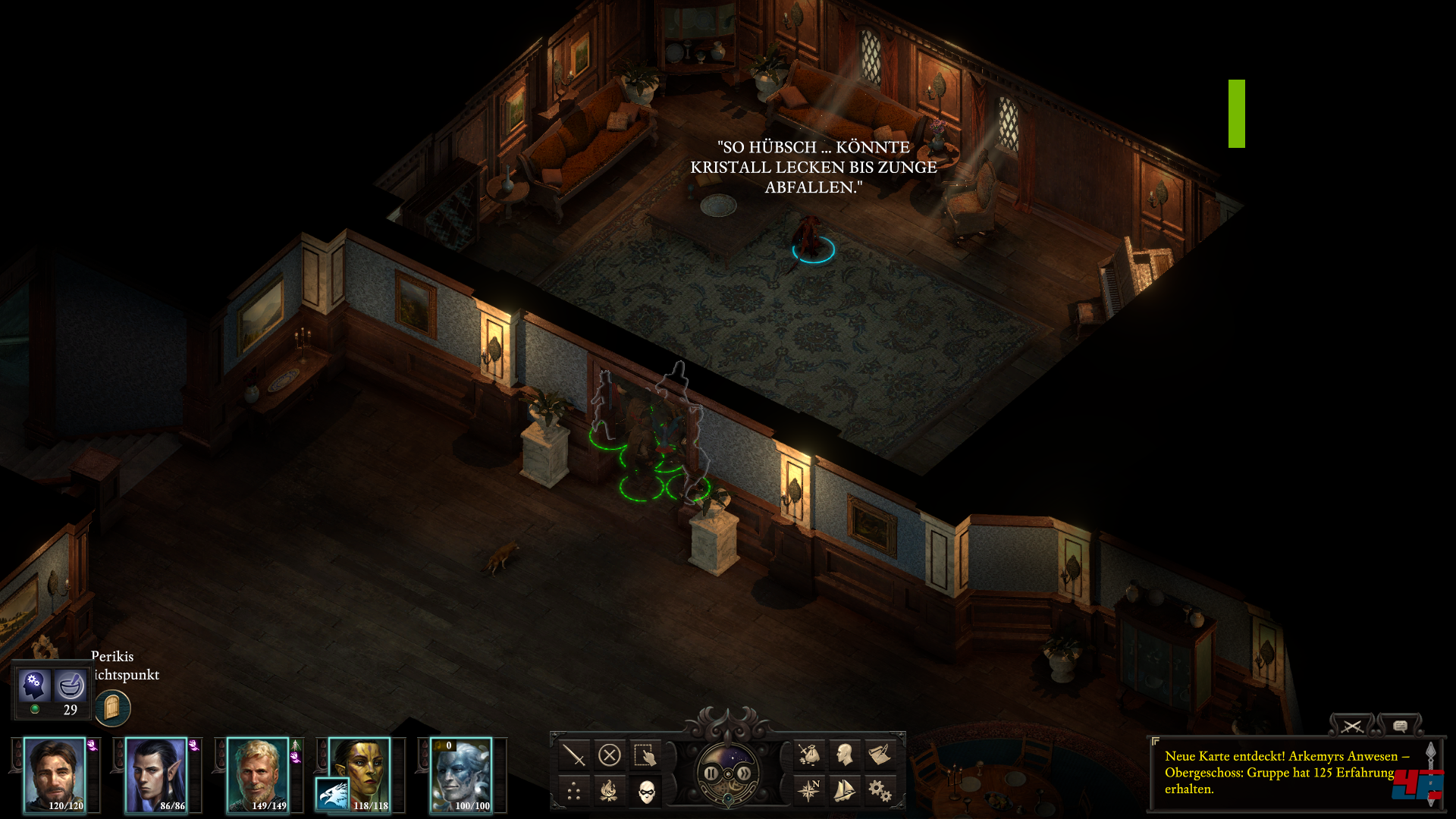The image size is (1456, 819).
Task: Open the options gears icon
Action: click(880, 791)
